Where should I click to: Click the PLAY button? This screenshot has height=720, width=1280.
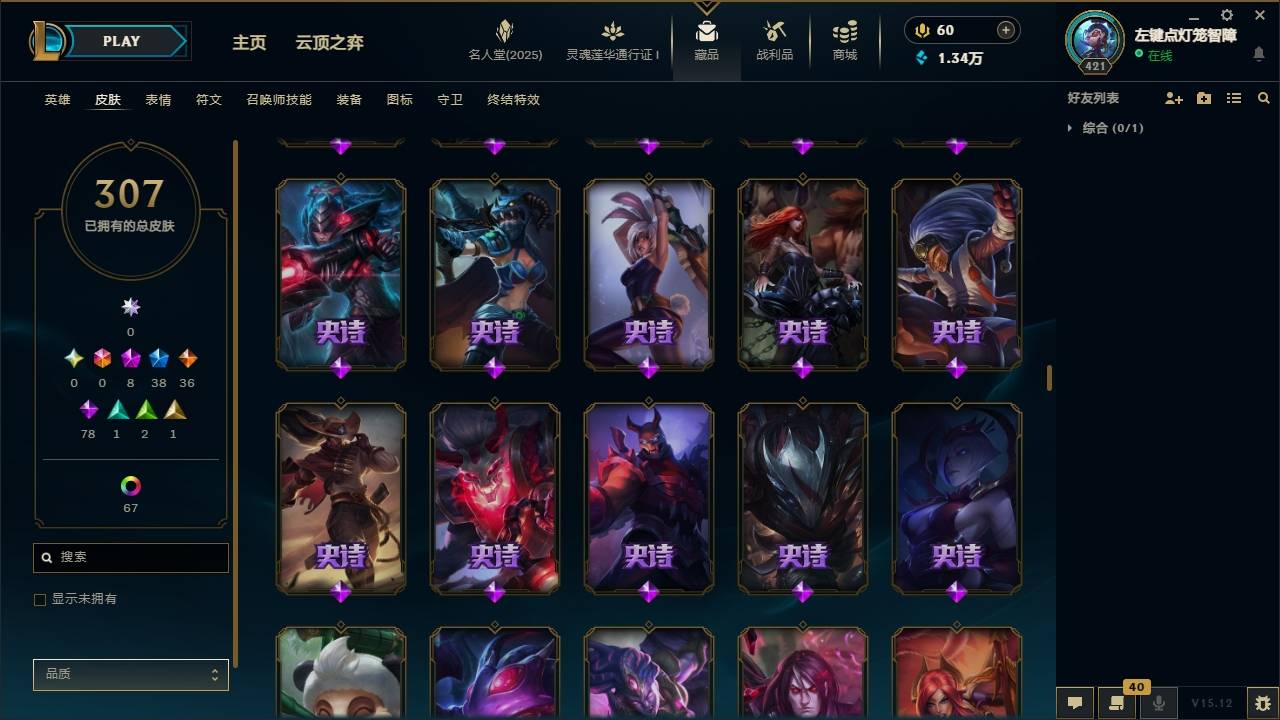tap(120, 41)
